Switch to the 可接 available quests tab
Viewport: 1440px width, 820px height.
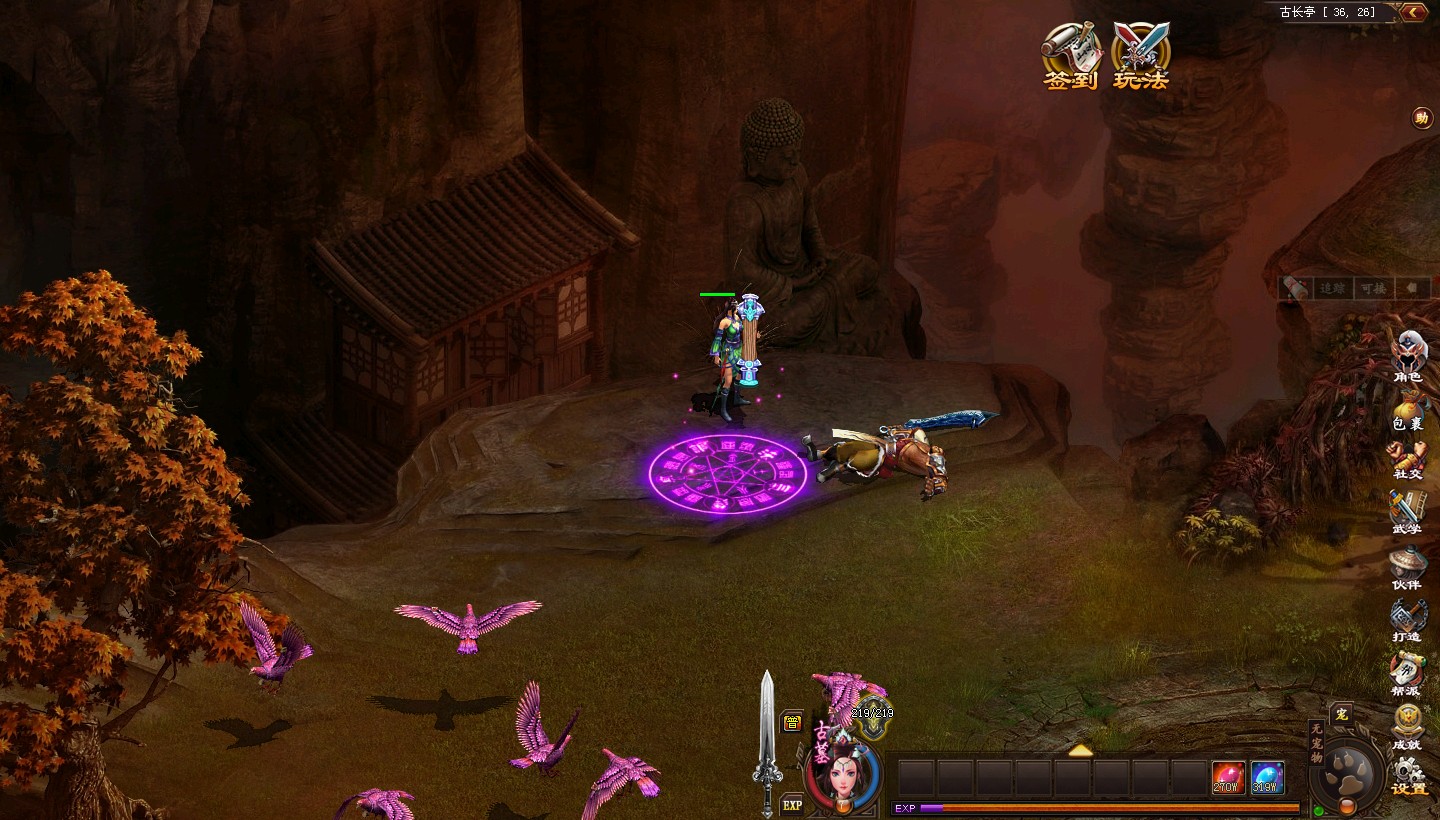[x=1371, y=288]
